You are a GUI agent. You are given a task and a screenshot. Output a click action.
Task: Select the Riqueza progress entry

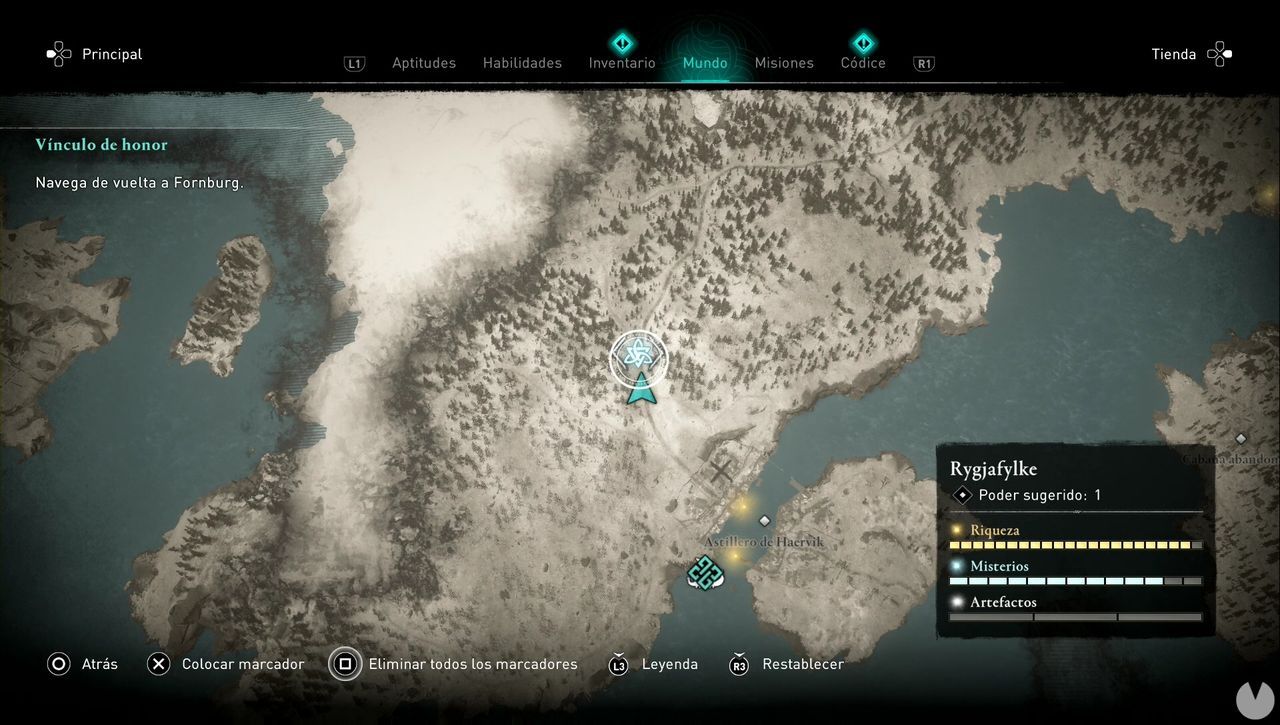click(x=1075, y=537)
